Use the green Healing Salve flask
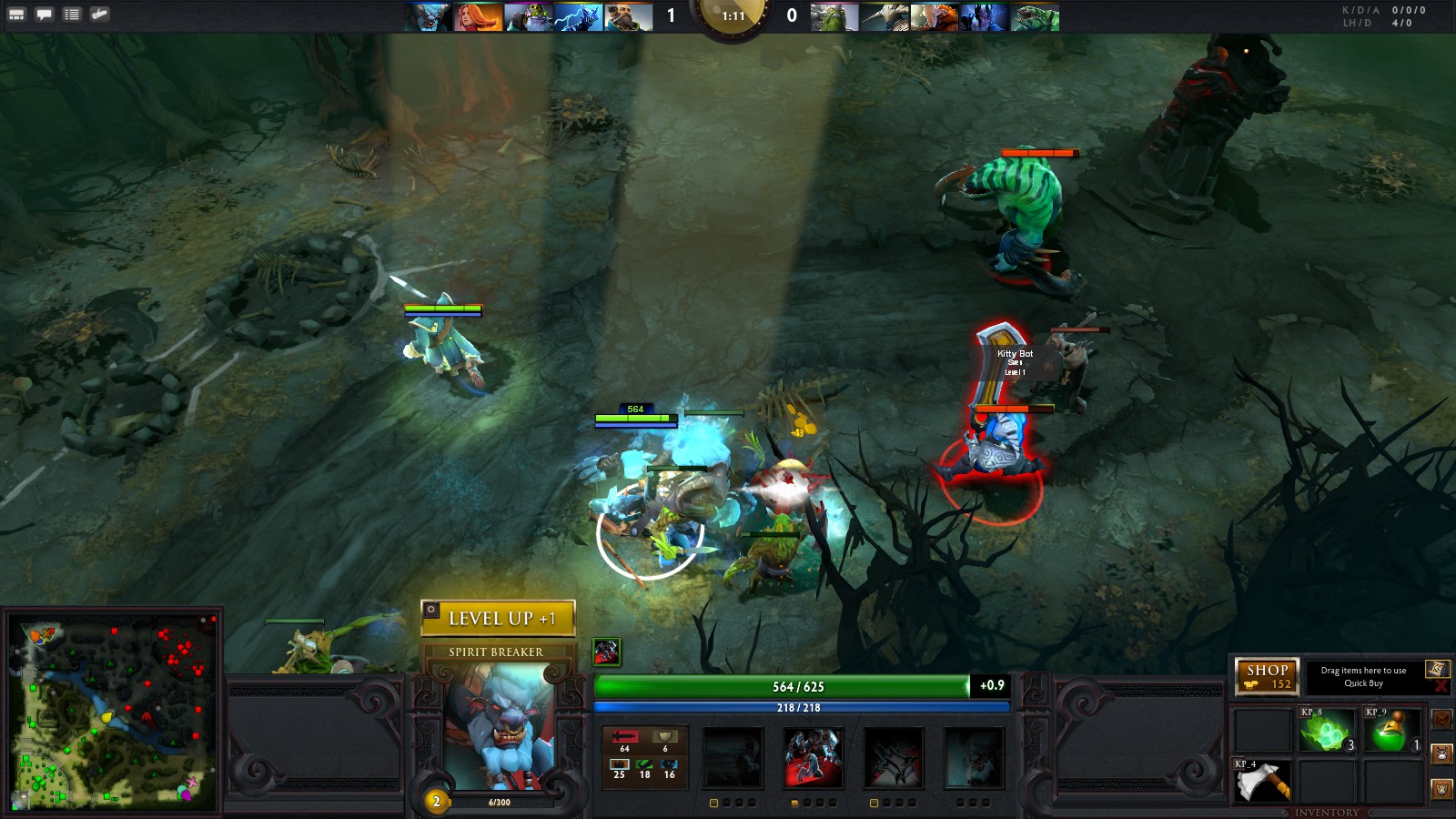Image resolution: width=1456 pixels, height=819 pixels. point(1392,732)
